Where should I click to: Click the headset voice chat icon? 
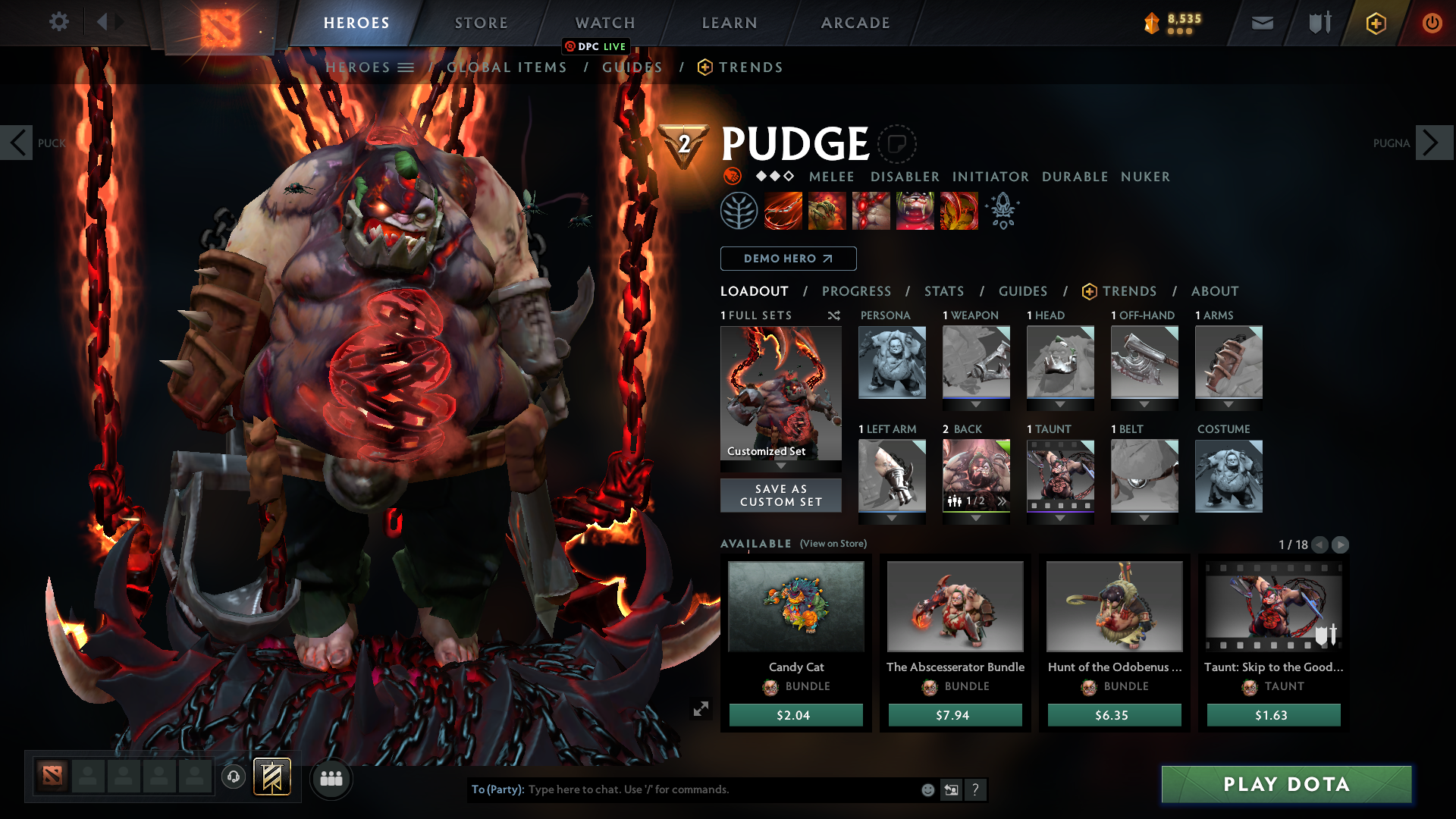pos(234,778)
